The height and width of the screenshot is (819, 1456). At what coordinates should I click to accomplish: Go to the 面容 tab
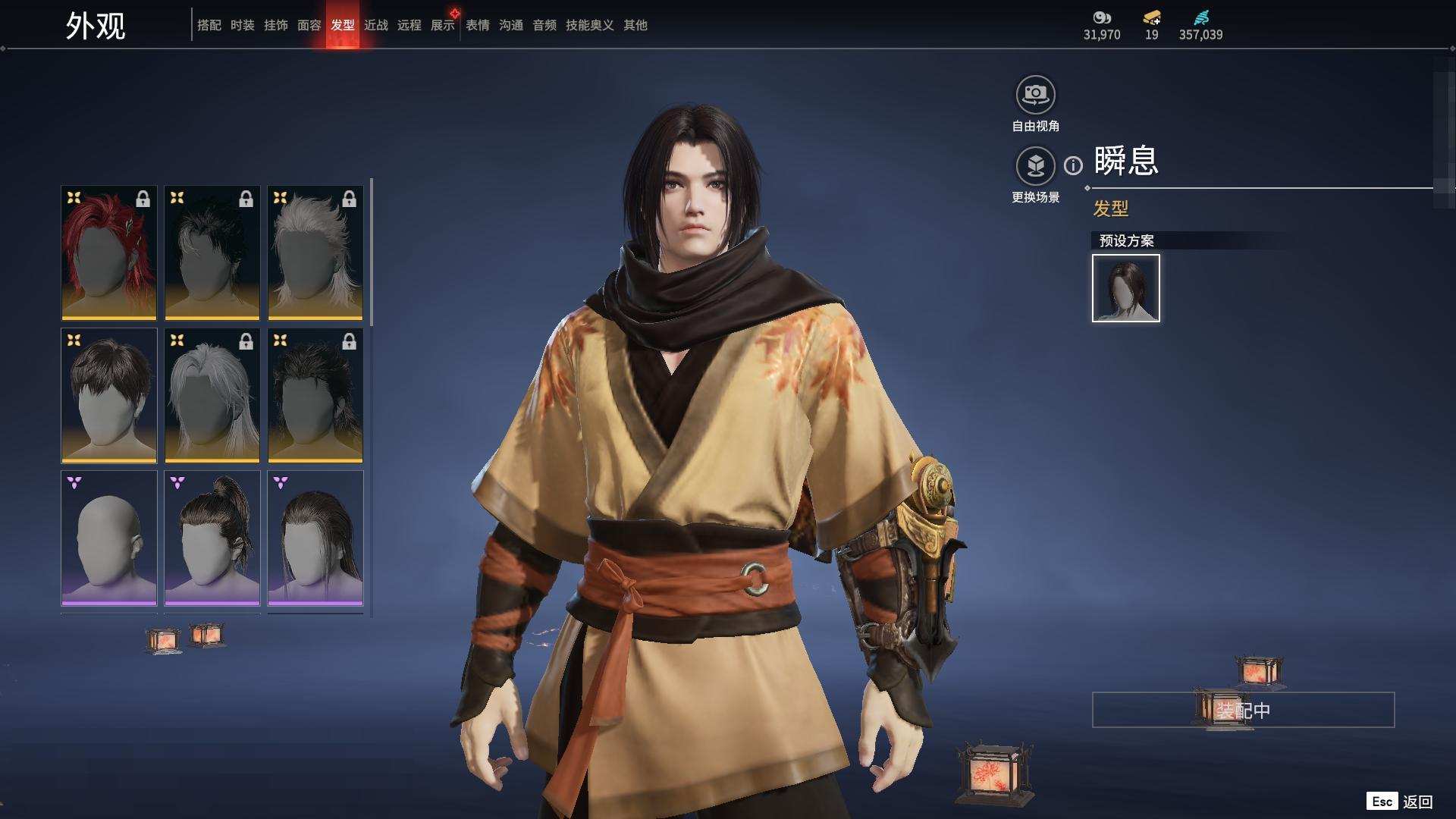309,25
